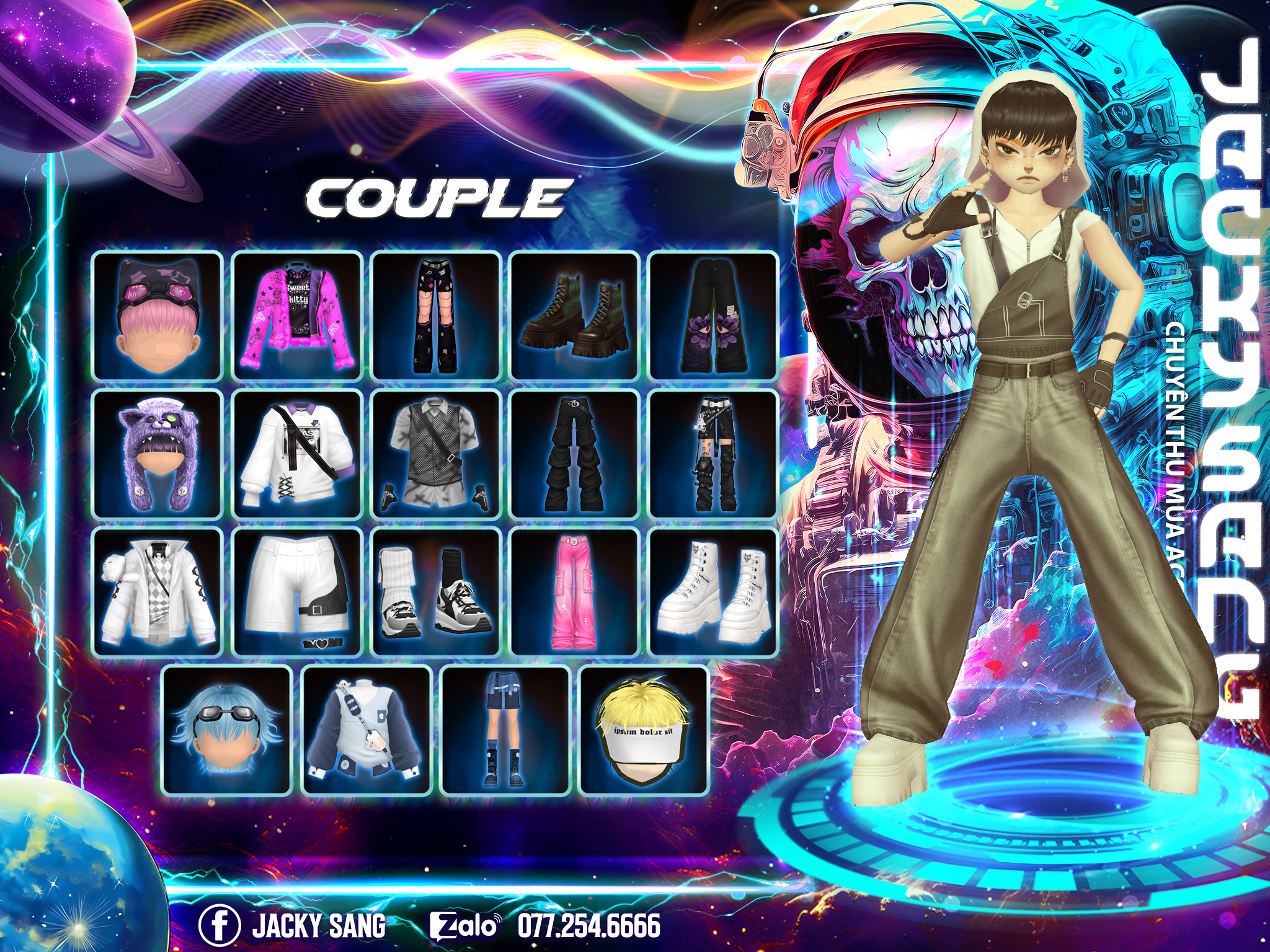
Task: Pick the black and white chunky sneakers
Action: click(x=436, y=593)
